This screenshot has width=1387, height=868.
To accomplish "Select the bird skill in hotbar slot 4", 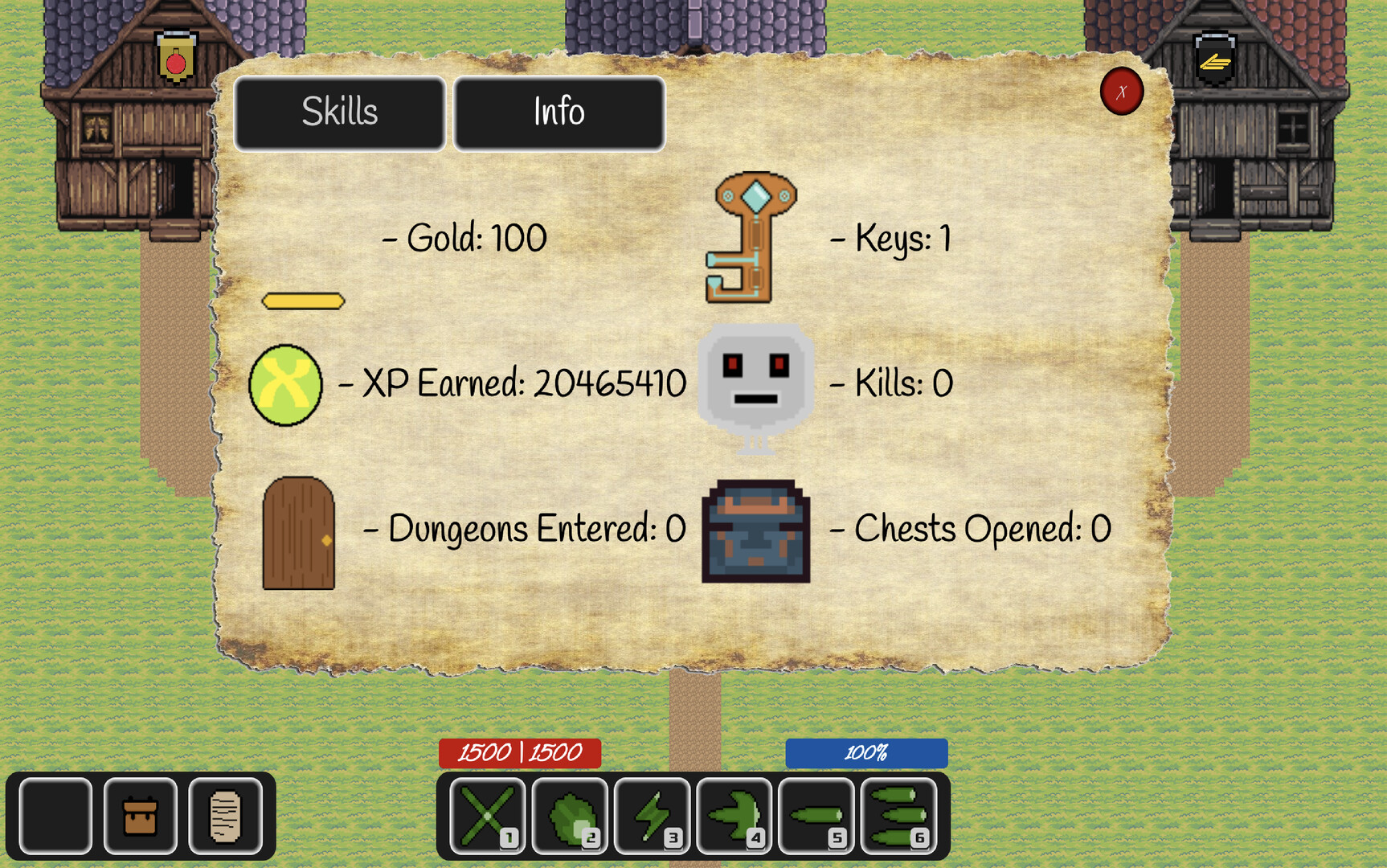I will (x=732, y=815).
